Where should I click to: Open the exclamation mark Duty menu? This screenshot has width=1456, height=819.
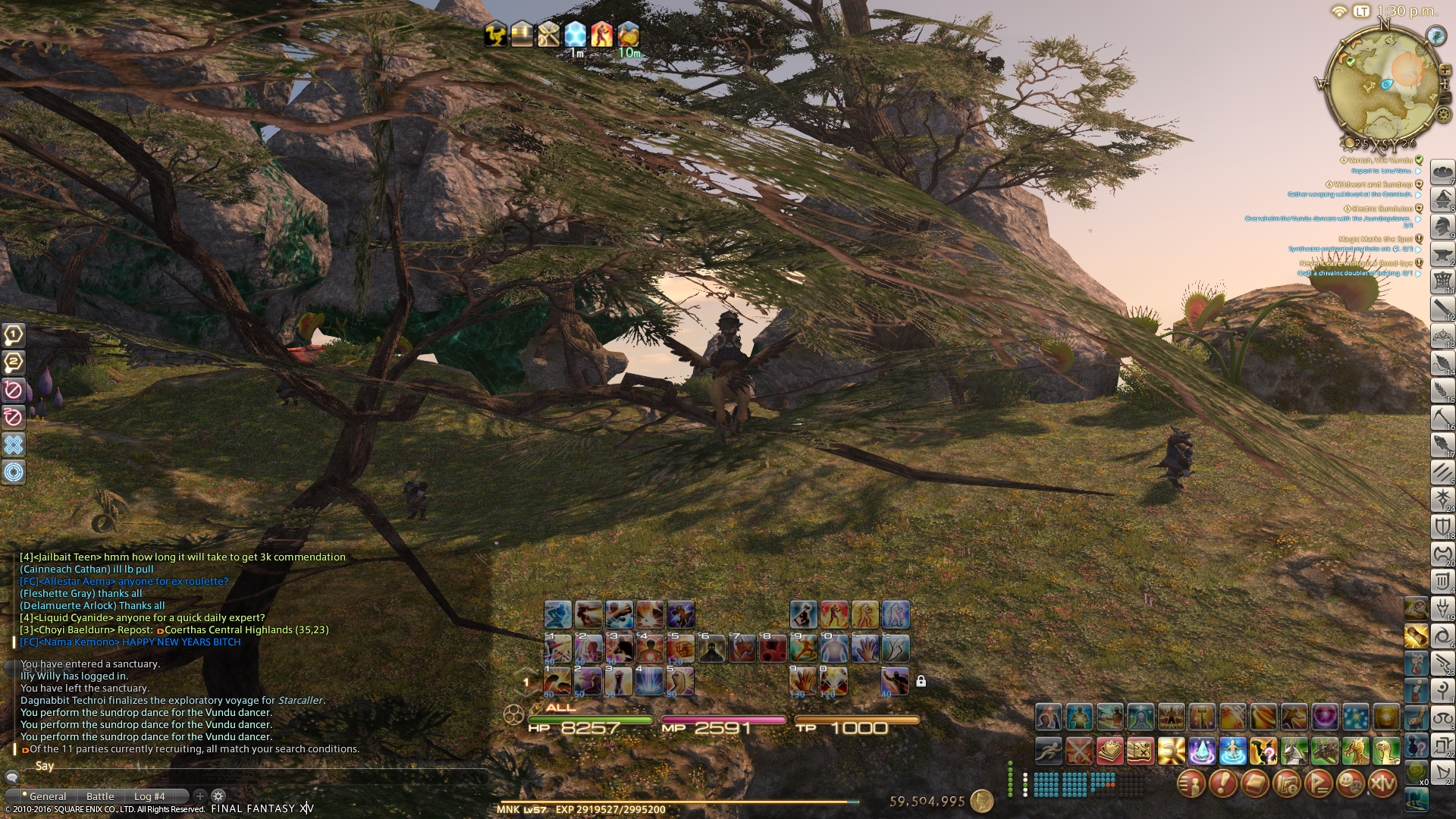point(1222,783)
